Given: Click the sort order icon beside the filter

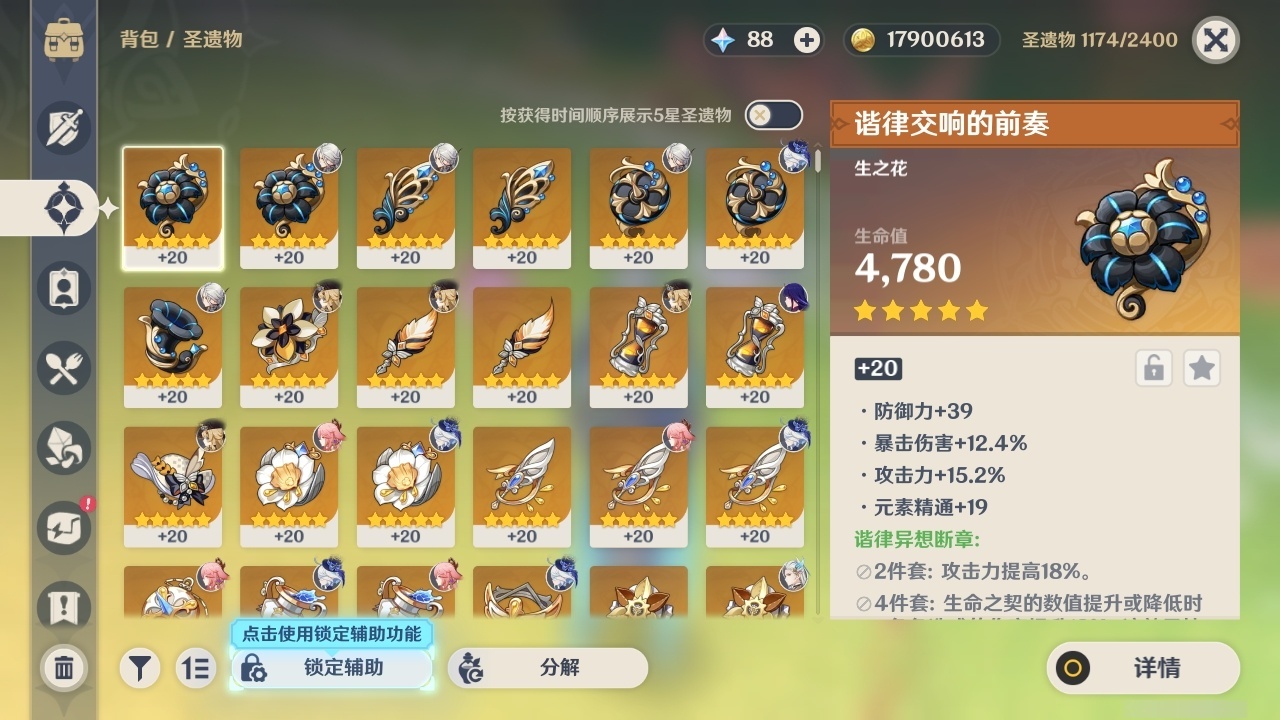Looking at the screenshot, I should coord(196,668).
